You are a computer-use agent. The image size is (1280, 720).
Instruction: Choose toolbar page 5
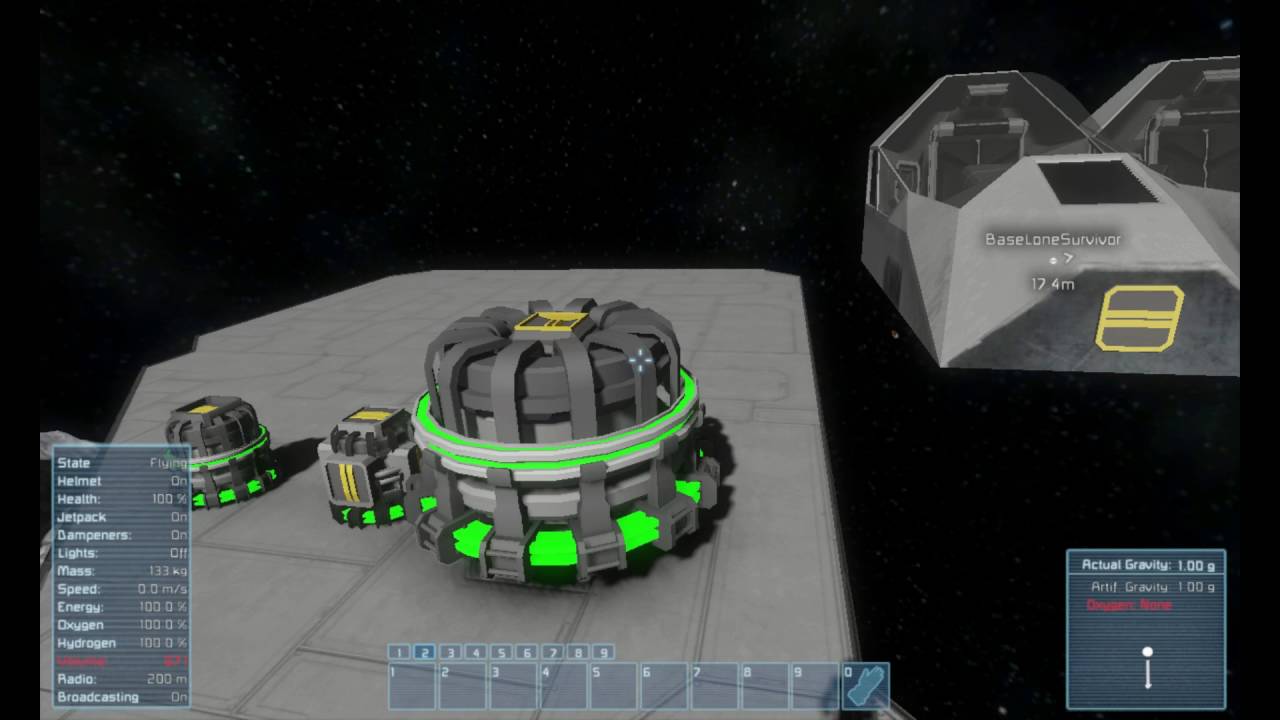[x=501, y=652]
